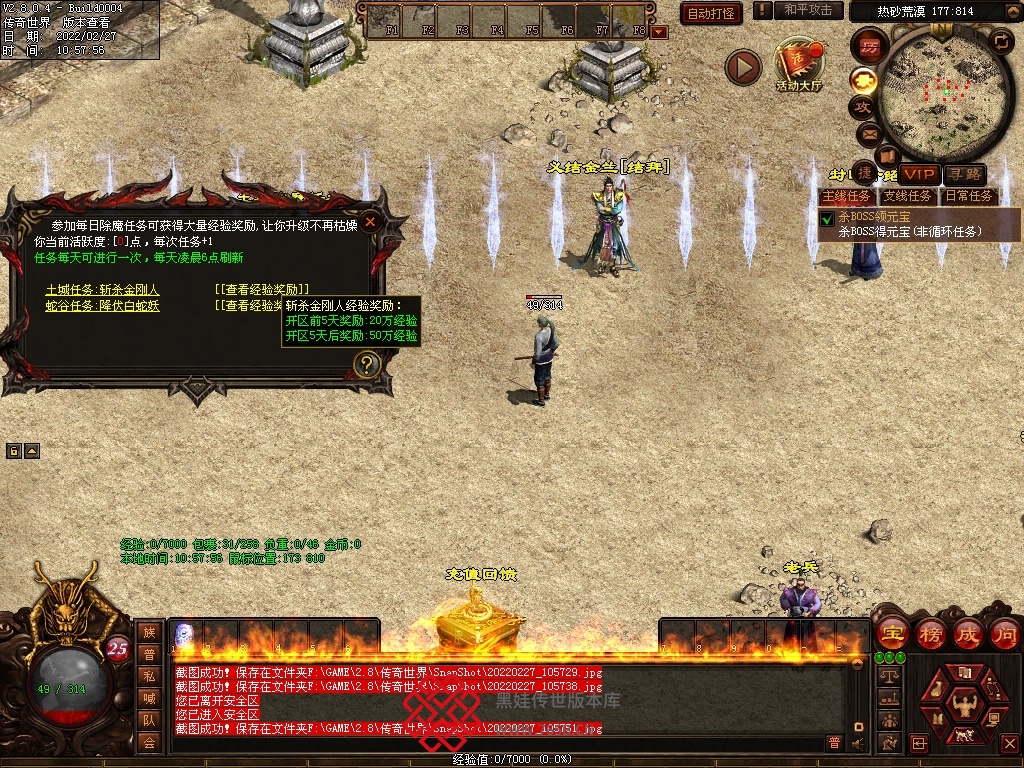Switch to the 支线任务 tab
Image resolution: width=1024 pixels, height=768 pixels.
coord(907,196)
